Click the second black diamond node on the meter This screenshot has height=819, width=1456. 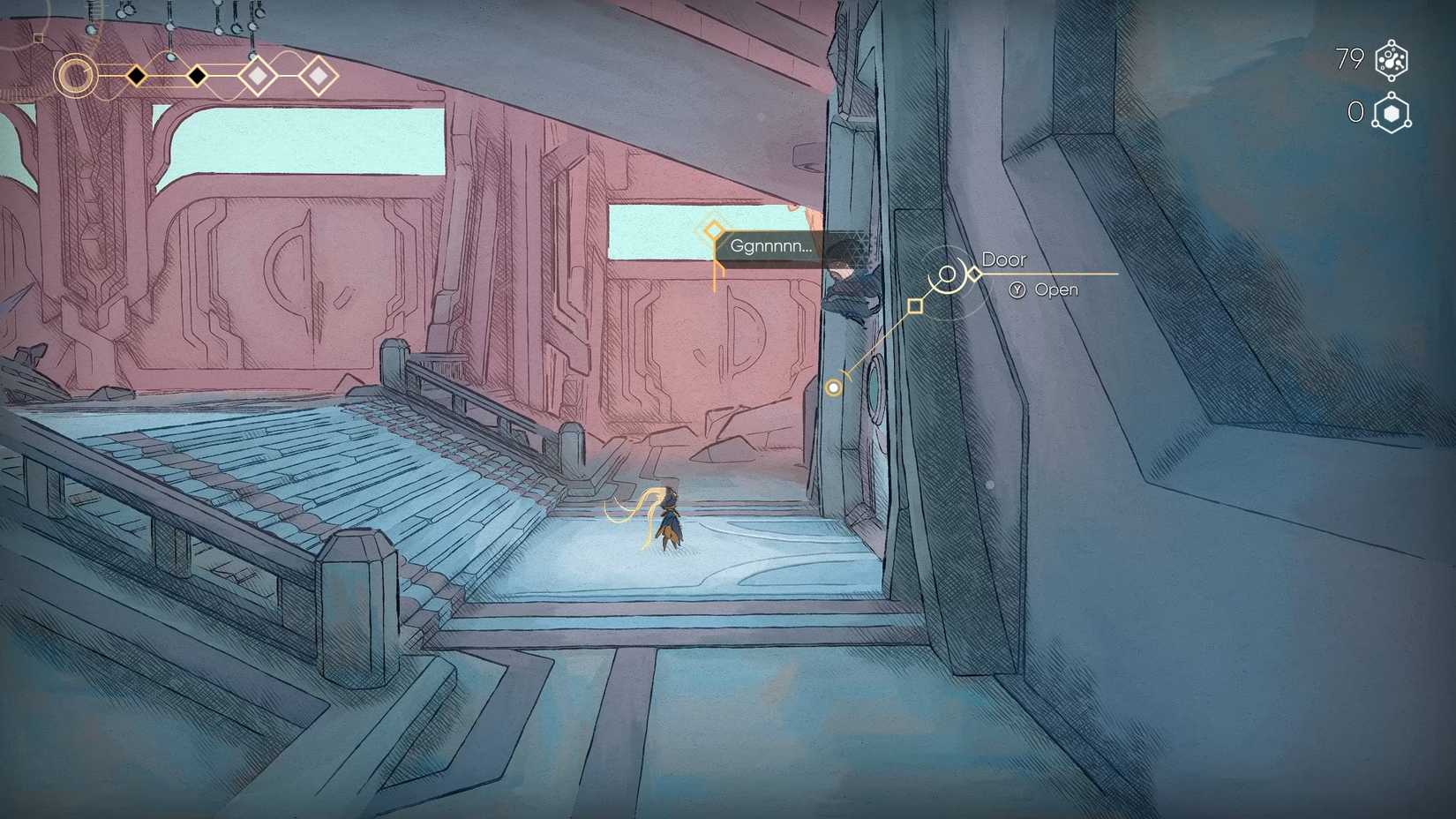[x=196, y=76]
